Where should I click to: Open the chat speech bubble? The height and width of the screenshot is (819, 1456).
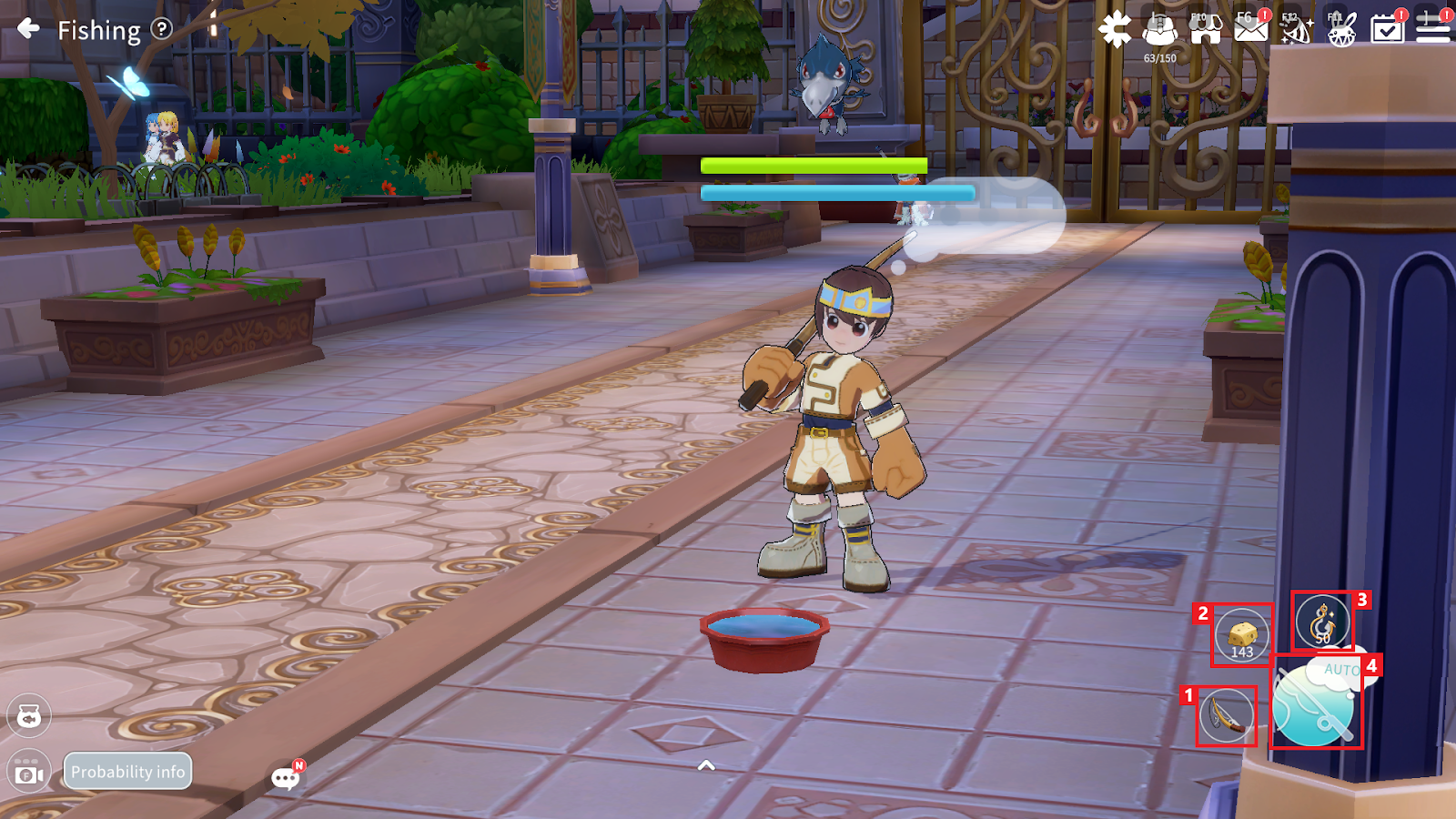[x=286, y=777]
